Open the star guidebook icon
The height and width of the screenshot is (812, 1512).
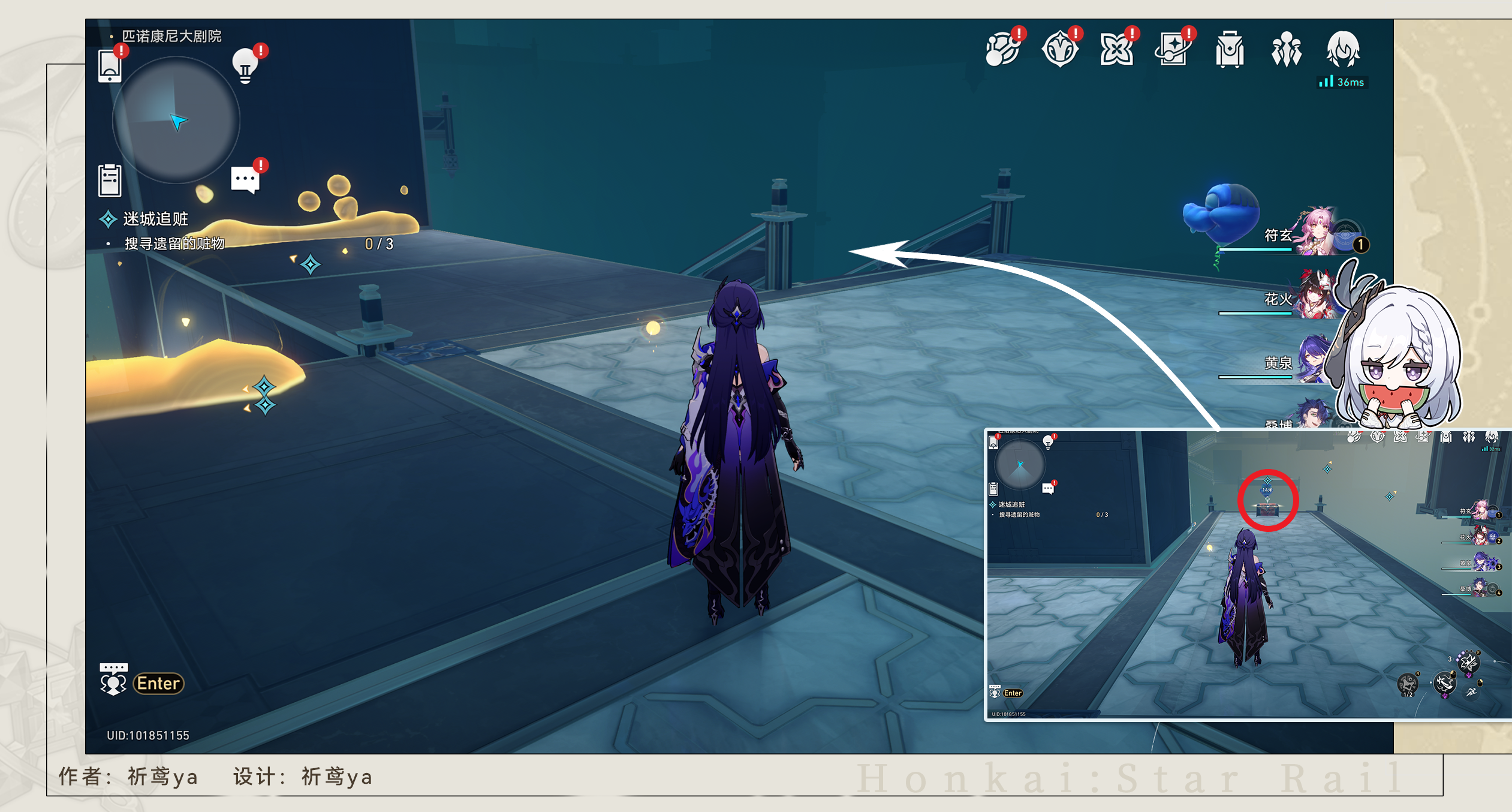click(x=1172, y=49)
